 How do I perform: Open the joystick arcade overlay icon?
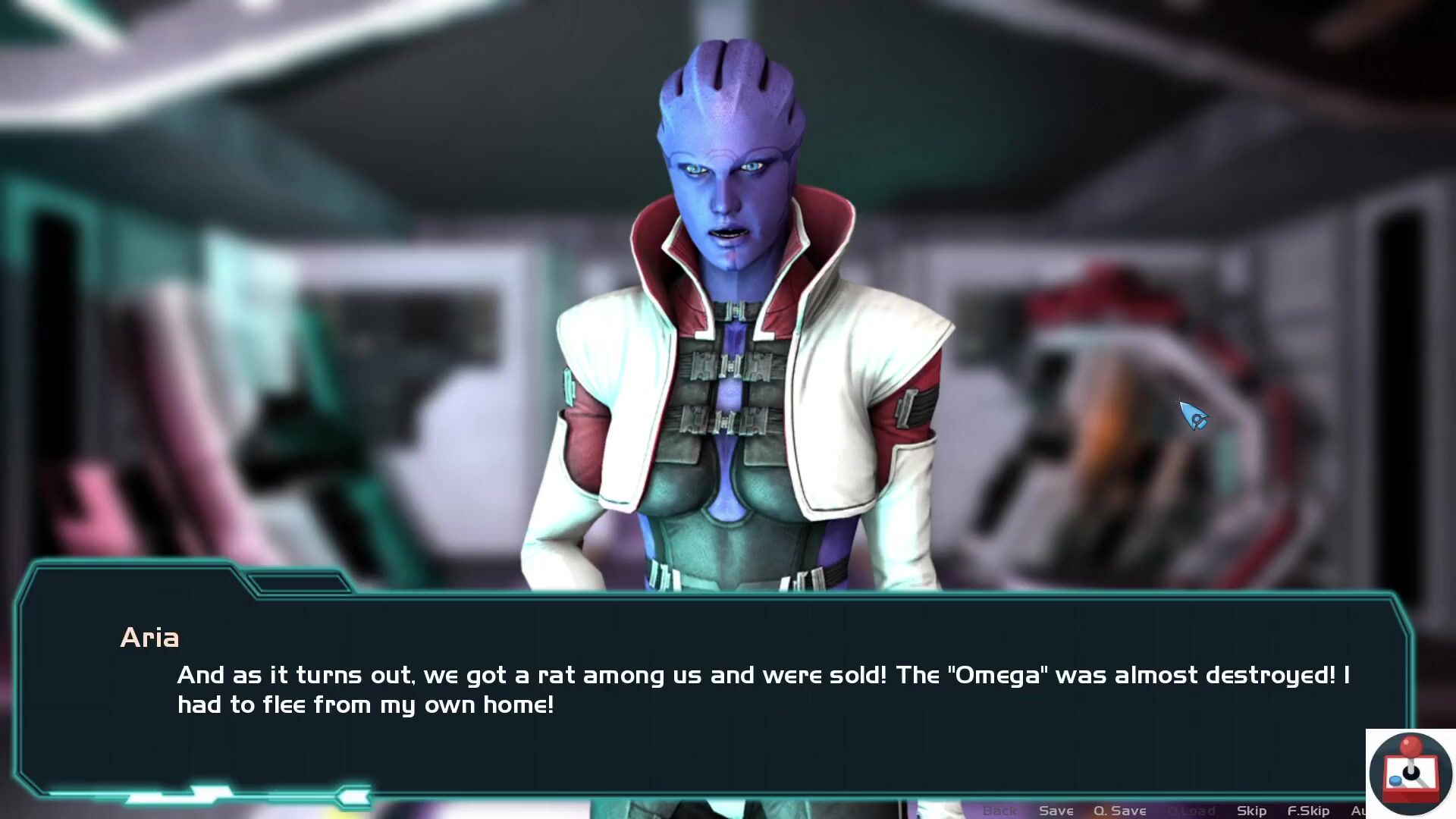pyautogui.click(x=1410, y=773)
